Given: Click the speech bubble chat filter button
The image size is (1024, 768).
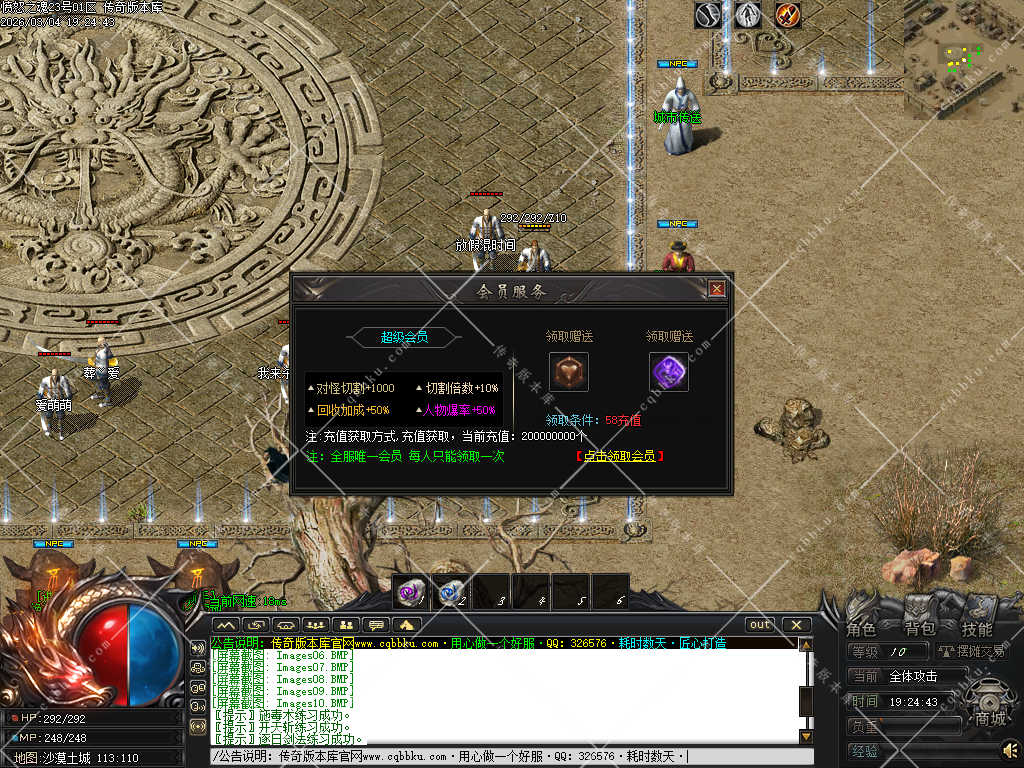Looking at the screenshot, I should pyautogui.click(x=377, y=625).
